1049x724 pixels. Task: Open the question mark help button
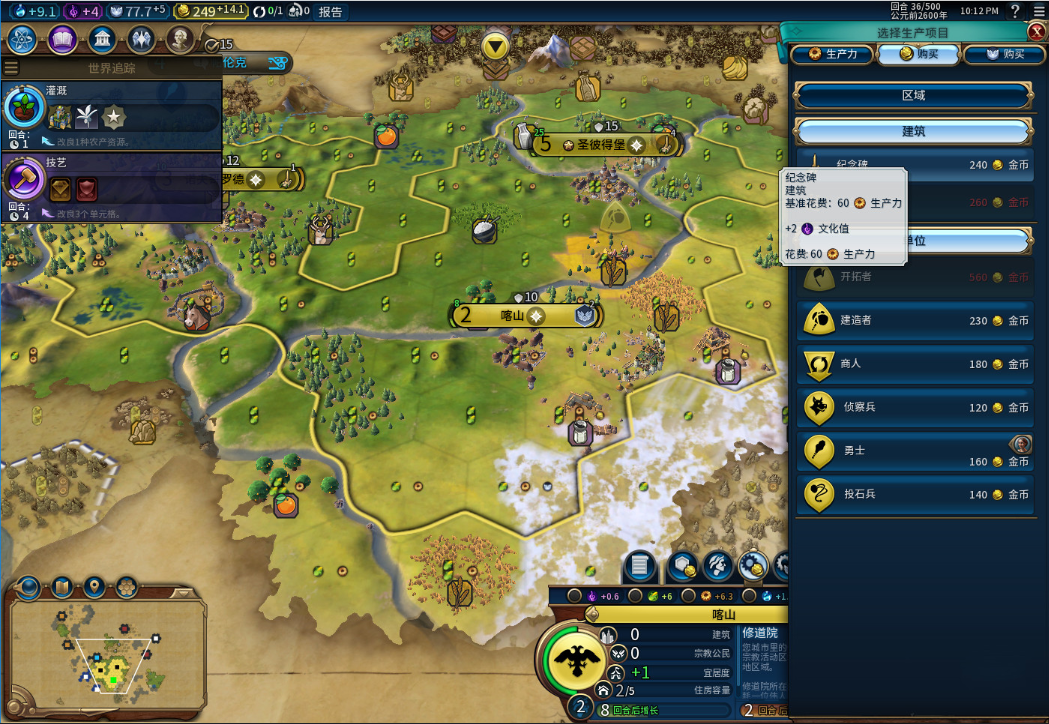tap(1015, 11)
